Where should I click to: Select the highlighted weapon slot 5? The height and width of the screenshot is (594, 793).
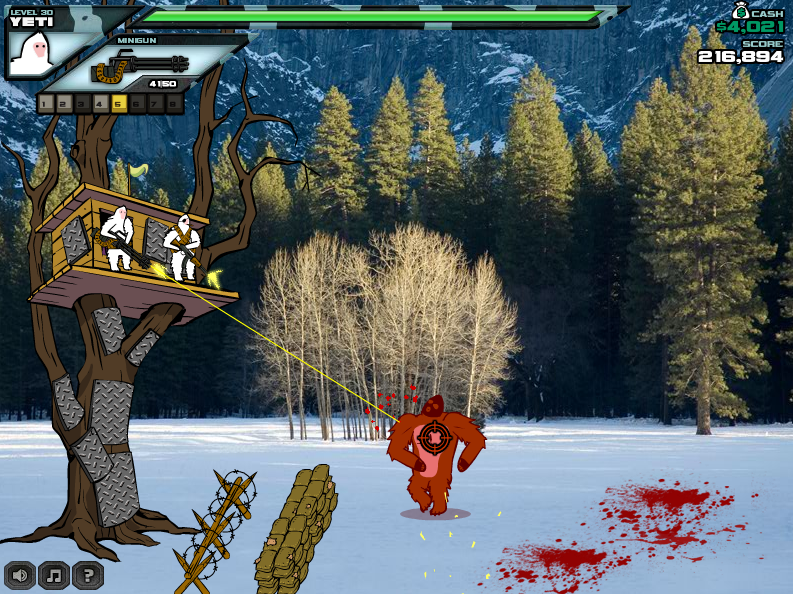pos(118,103)
